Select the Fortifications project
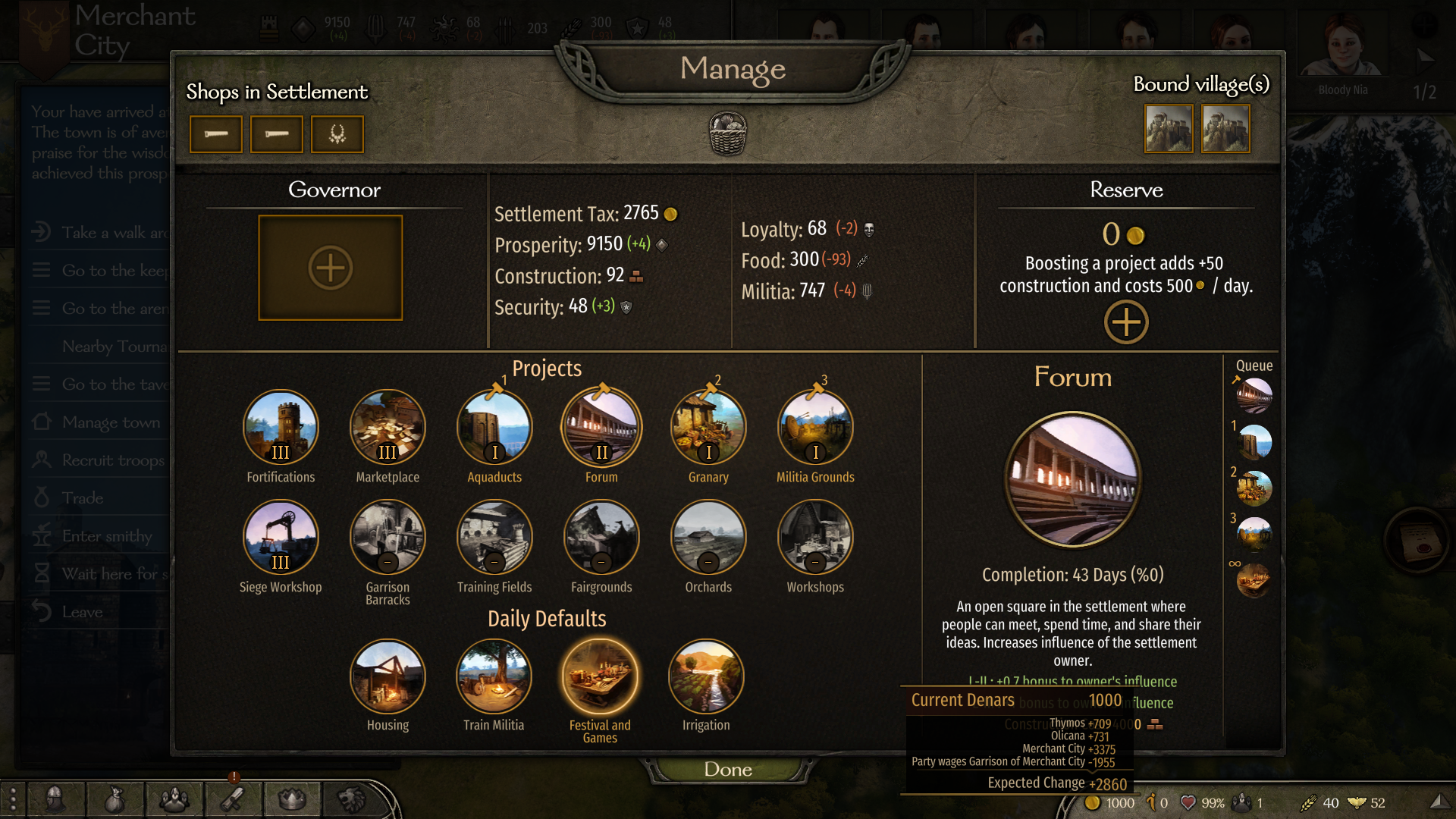 pyautogui.click(x=281, y=428)
